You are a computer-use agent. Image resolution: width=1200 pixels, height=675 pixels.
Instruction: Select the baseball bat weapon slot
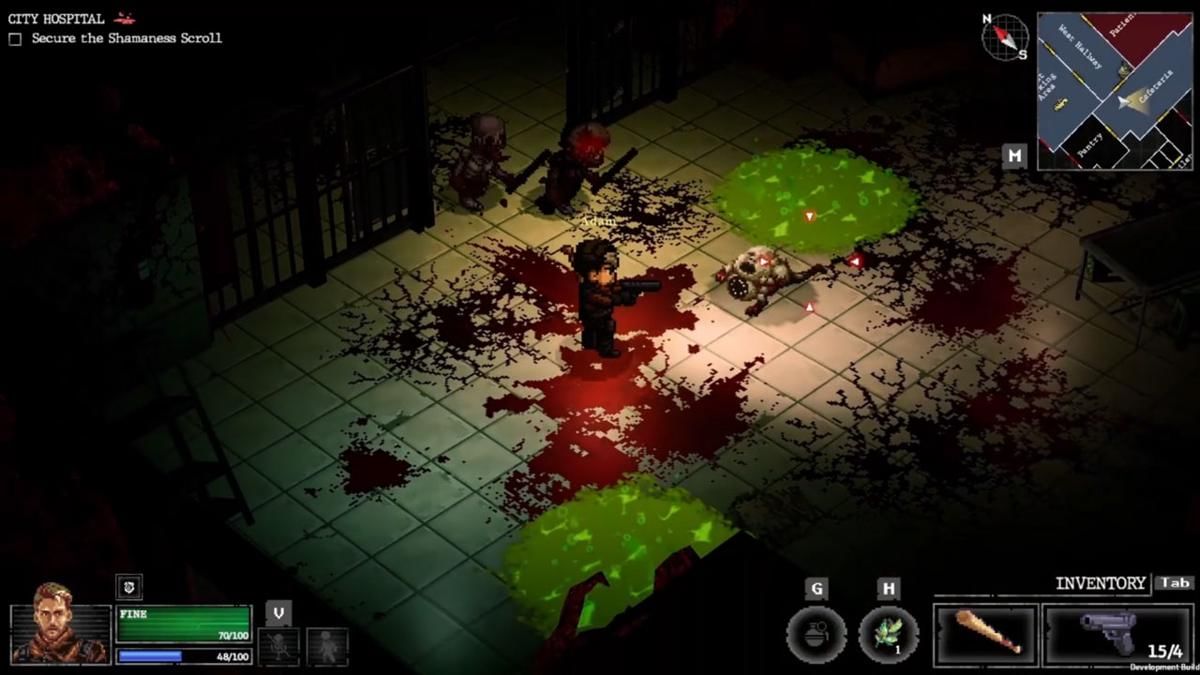986,634
